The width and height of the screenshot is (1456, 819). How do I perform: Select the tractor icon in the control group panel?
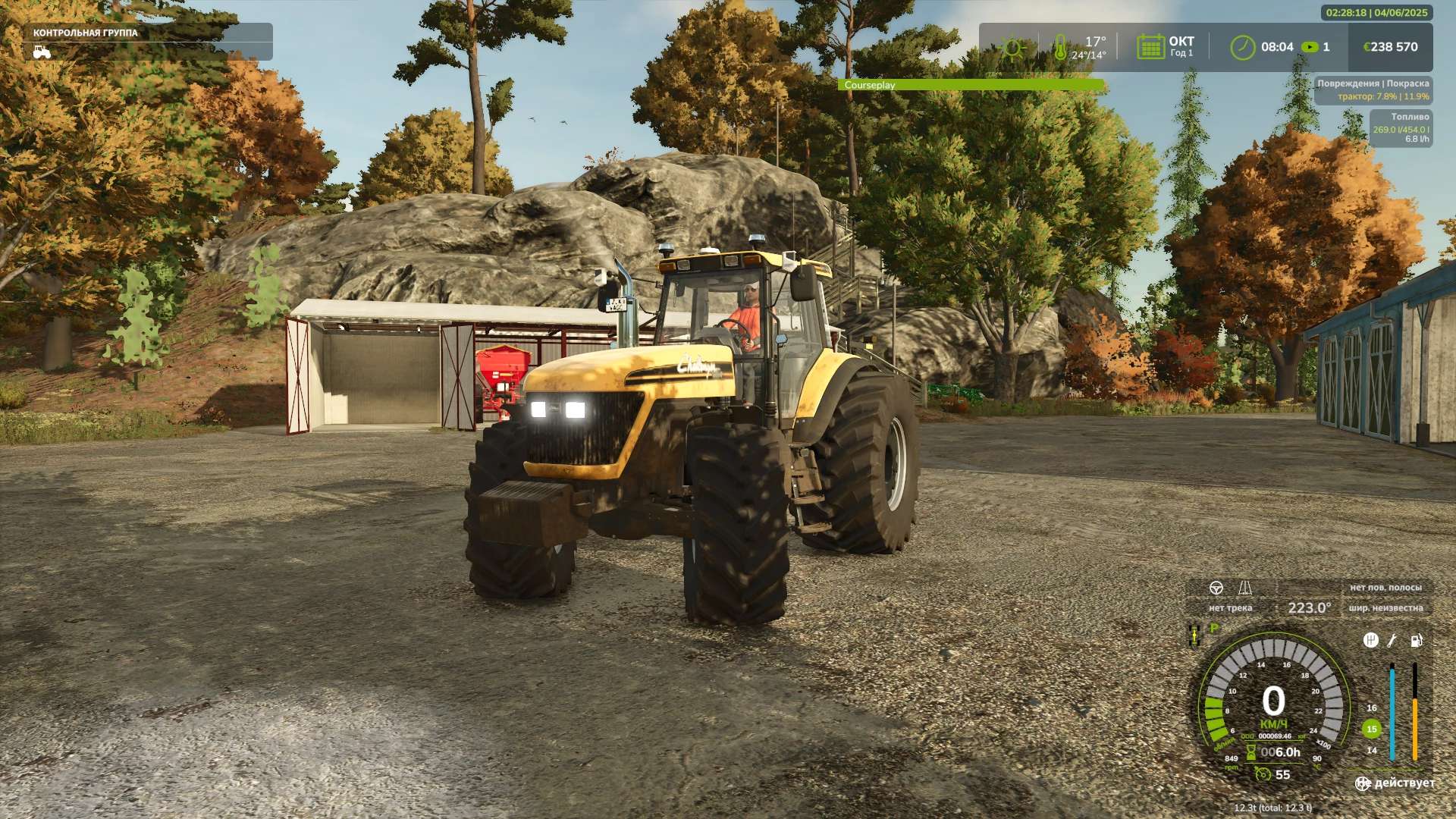(42, 52)
